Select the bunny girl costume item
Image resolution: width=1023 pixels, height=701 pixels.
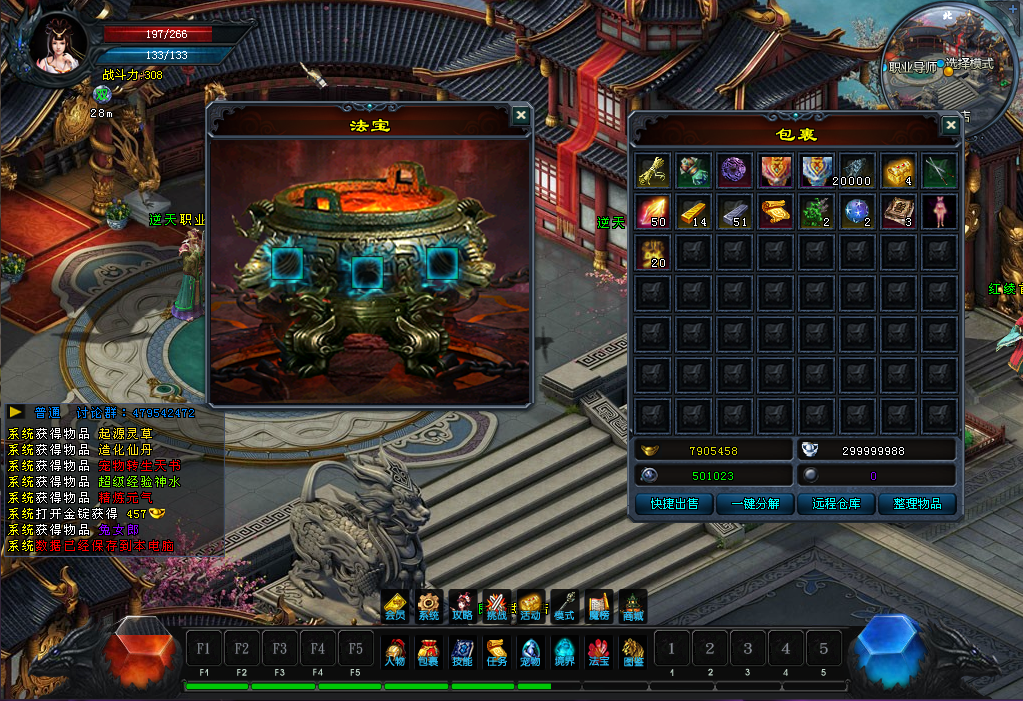939,212
